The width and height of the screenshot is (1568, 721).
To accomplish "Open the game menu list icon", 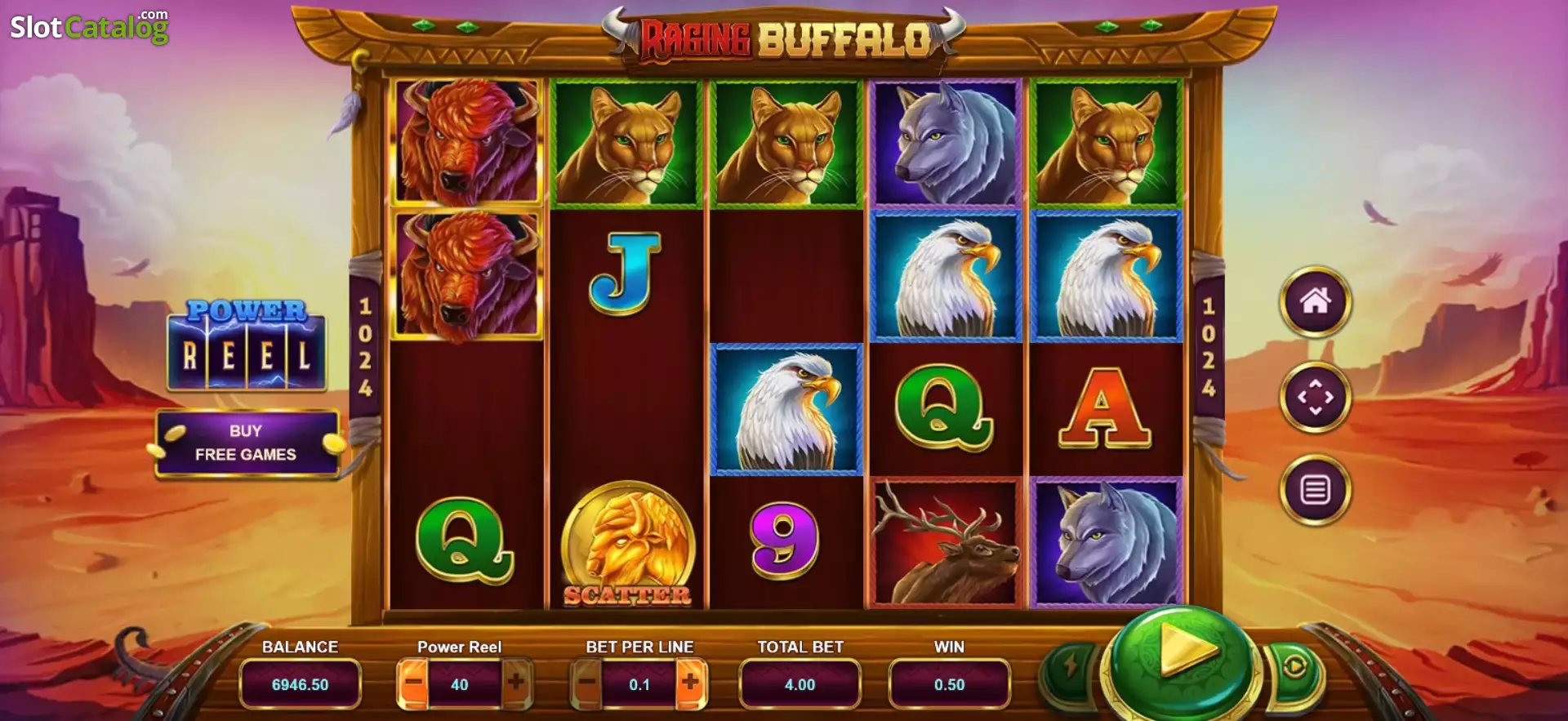I will point(1315,490).
